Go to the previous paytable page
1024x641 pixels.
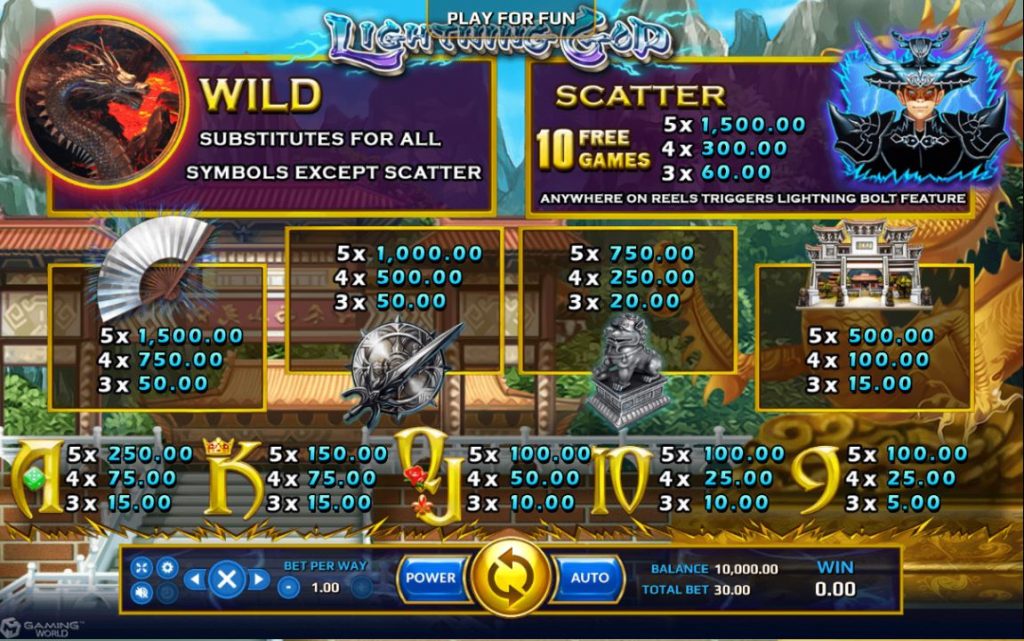(x=195, y=579)
